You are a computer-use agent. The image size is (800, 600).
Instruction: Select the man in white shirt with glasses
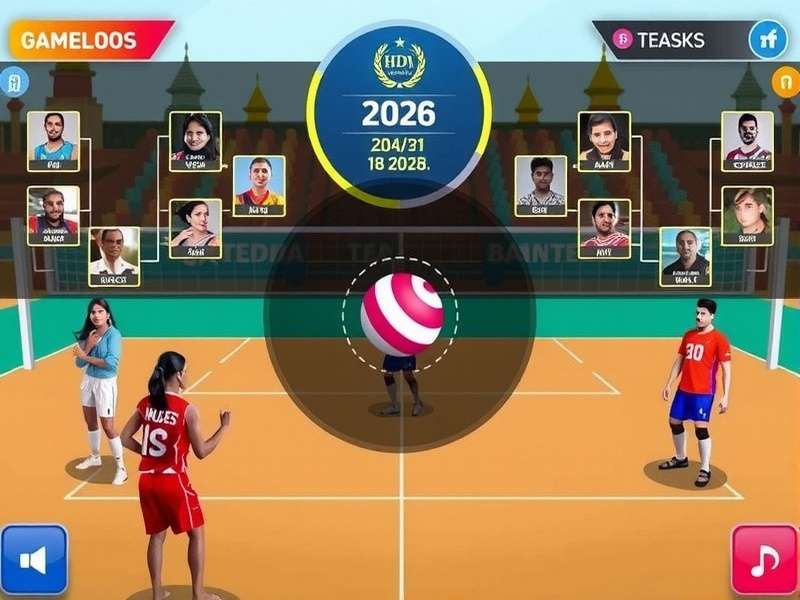(113, 255)
